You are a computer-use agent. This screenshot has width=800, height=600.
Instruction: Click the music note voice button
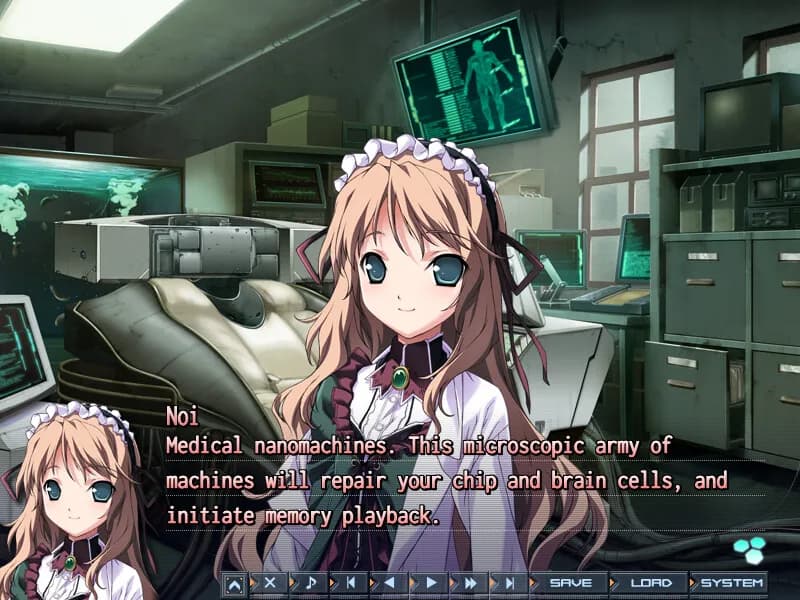(x=310, y=583)
